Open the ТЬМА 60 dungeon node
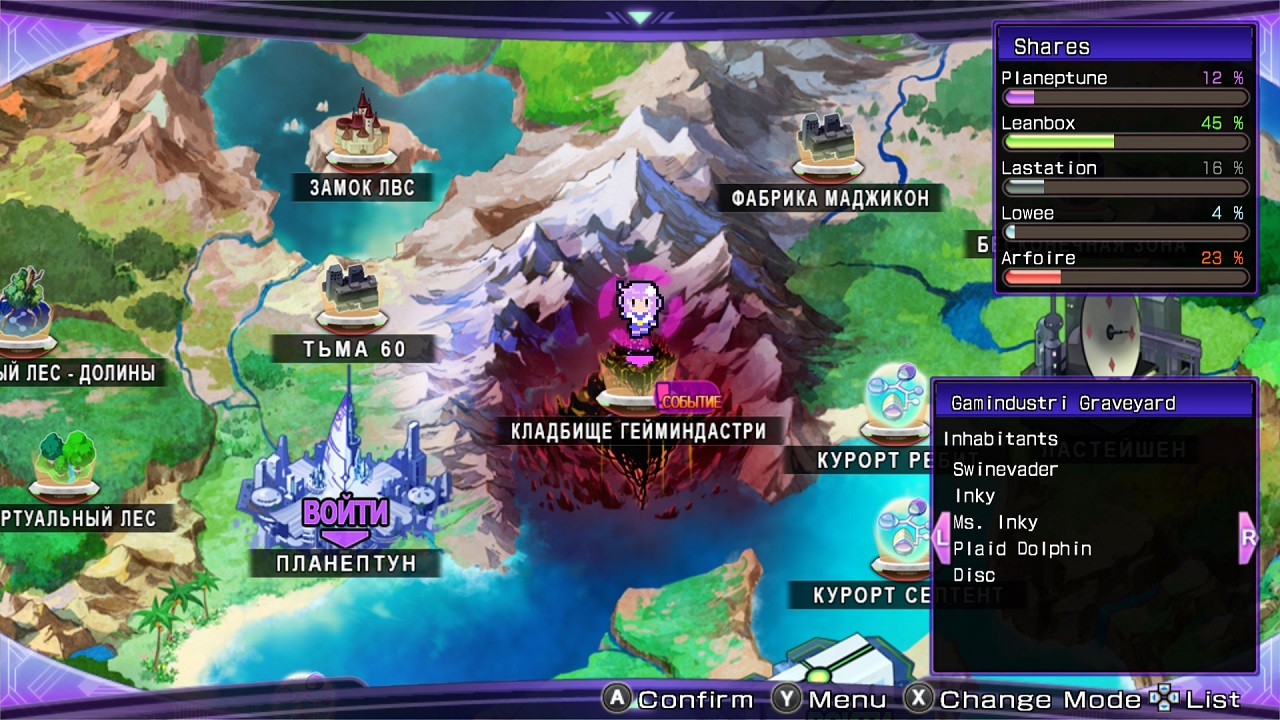This screenshot has width=1280, height=720. pyautogui.click(x=354, y=294)
